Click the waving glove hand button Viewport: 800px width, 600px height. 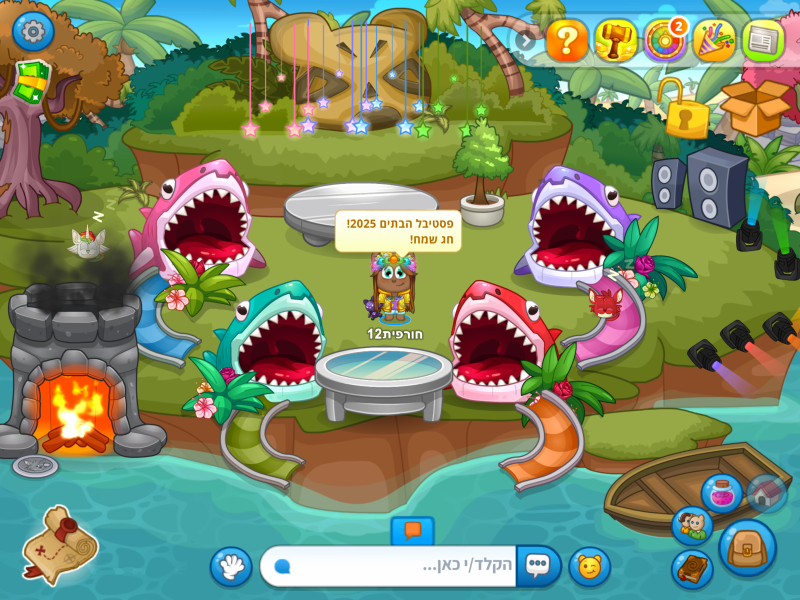pos(231,567)
